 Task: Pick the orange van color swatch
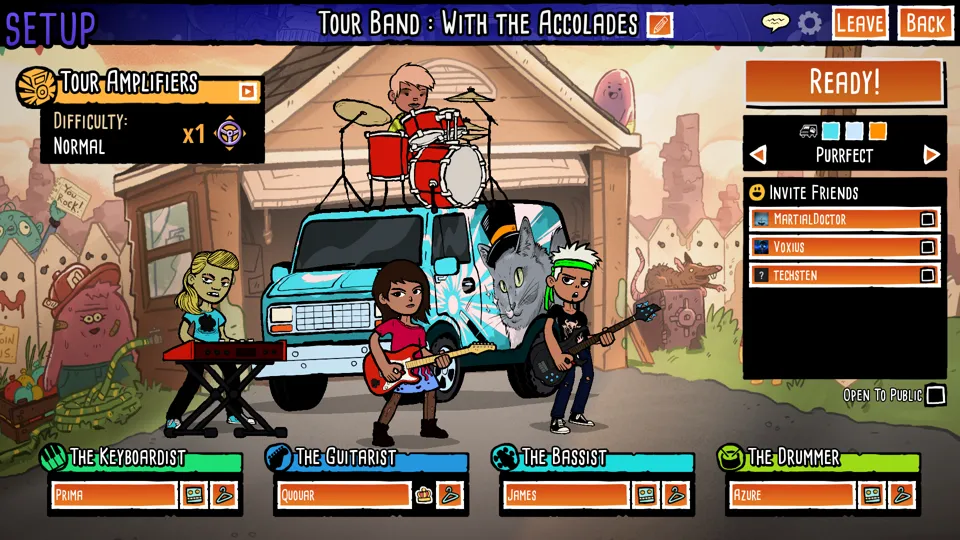(877, 131)
